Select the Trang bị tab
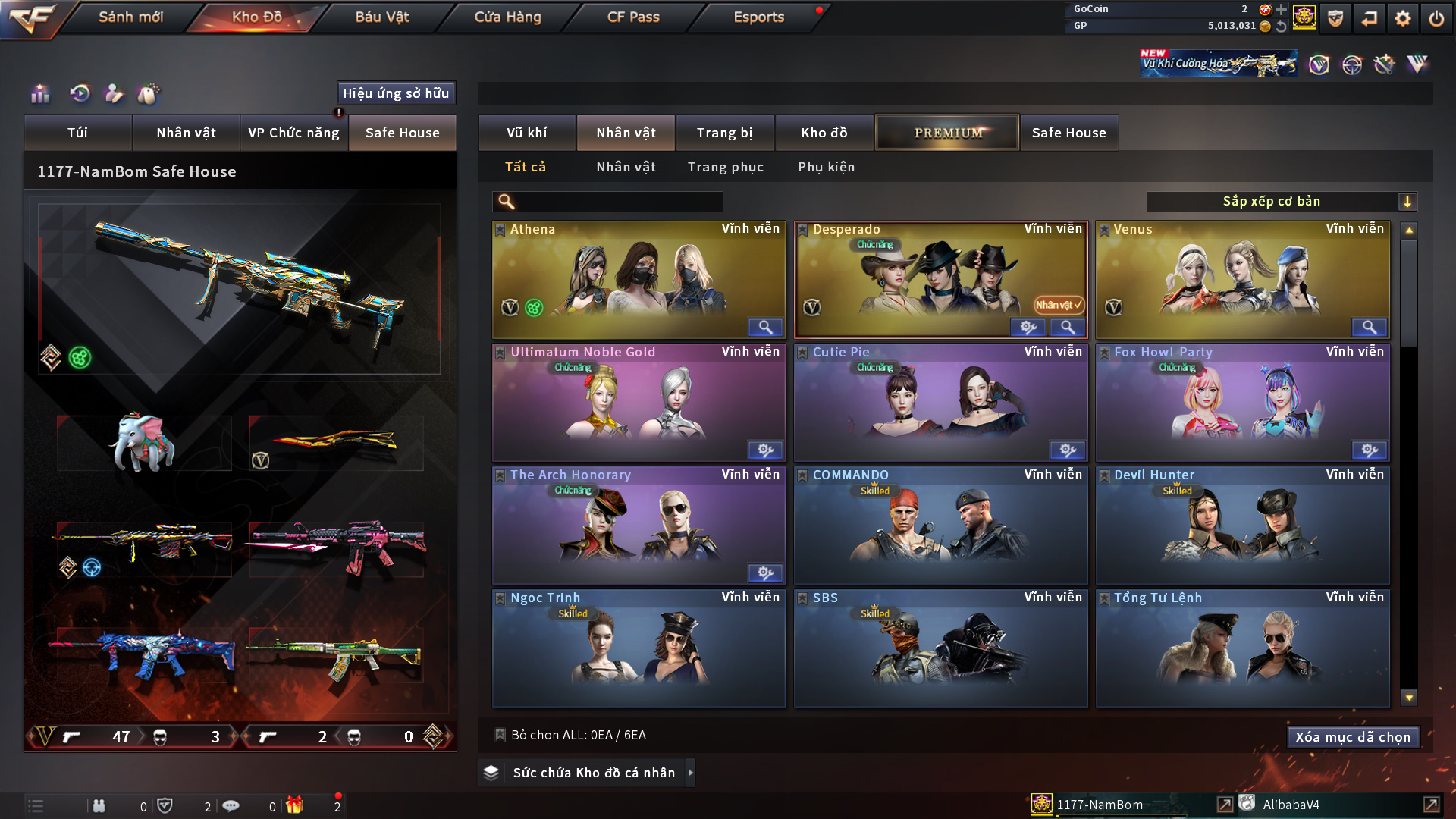Viewport: 1456px width, 819px height. [x=724, y=133]
